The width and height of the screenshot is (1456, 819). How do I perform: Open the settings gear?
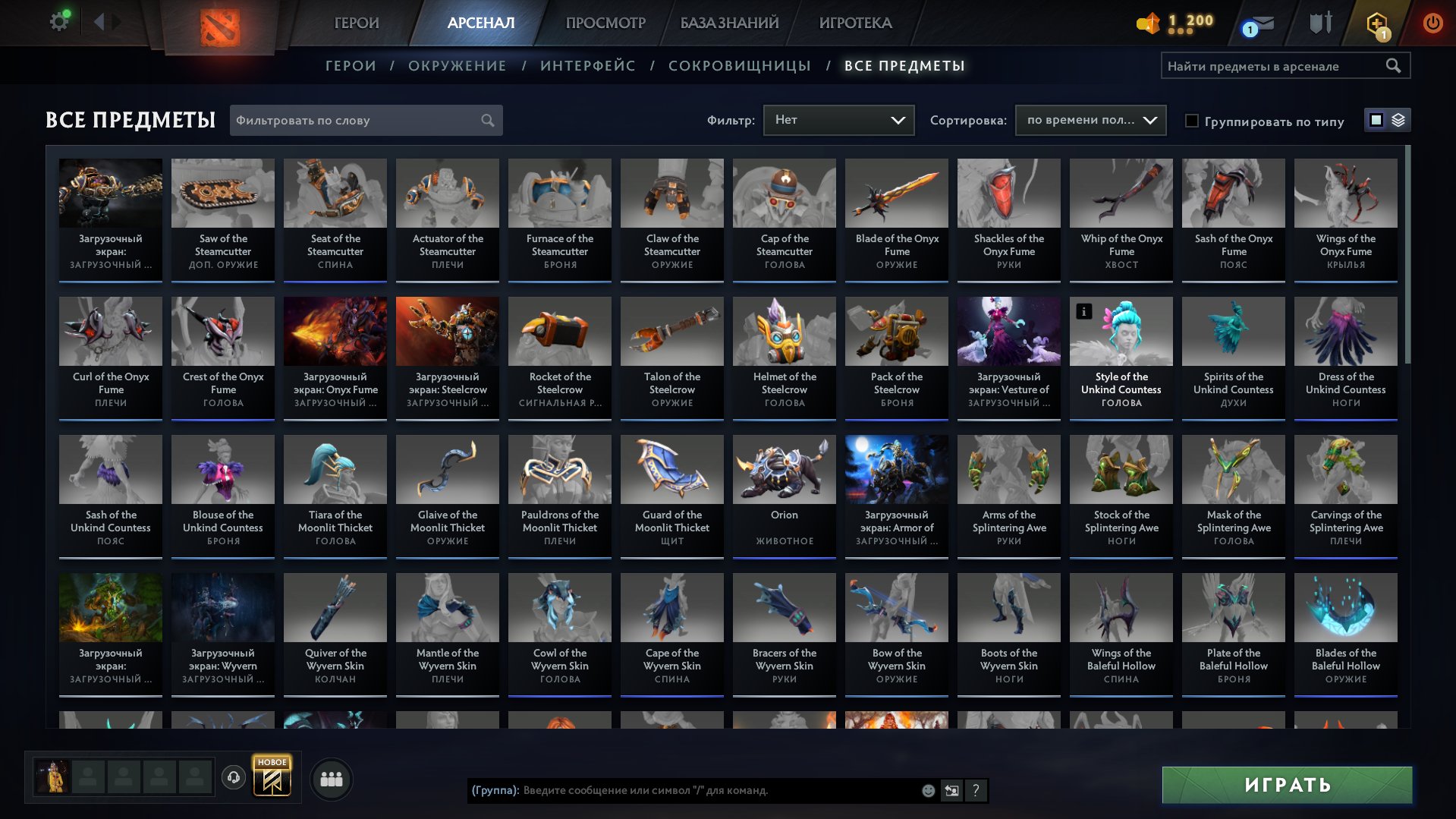[58, 20]
